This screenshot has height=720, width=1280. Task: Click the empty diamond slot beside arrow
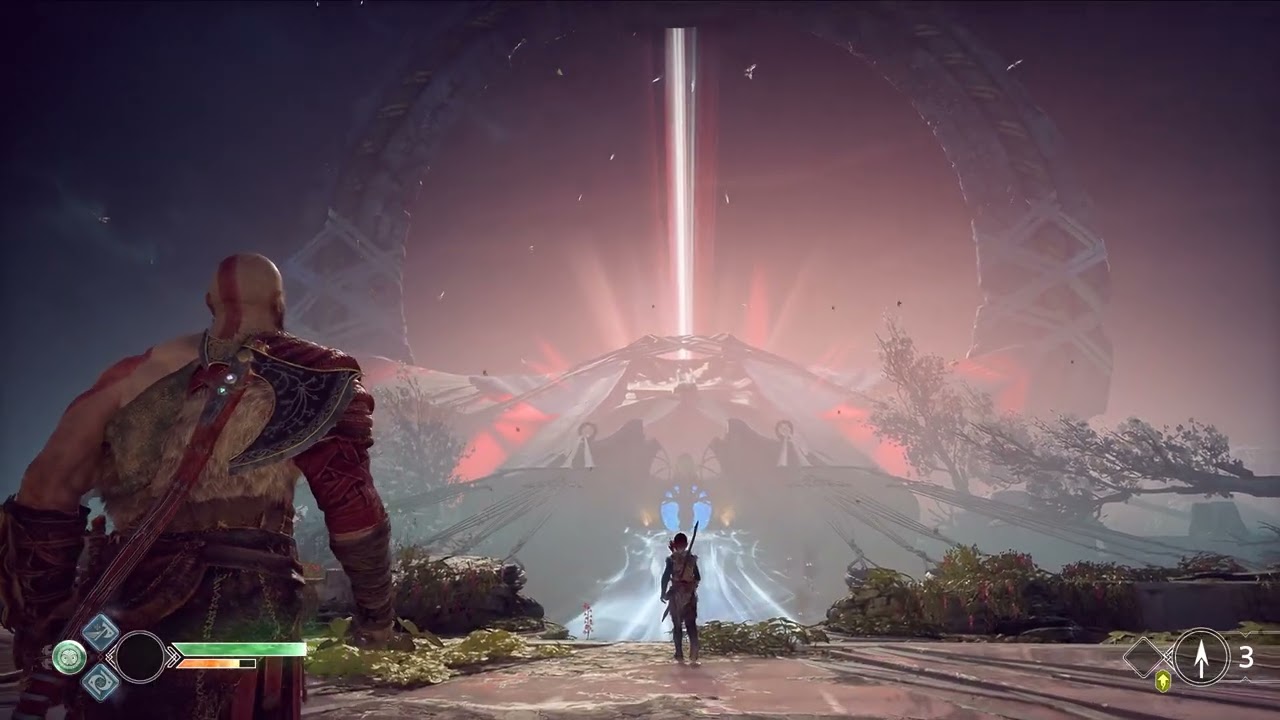(x=1147, y=657)
